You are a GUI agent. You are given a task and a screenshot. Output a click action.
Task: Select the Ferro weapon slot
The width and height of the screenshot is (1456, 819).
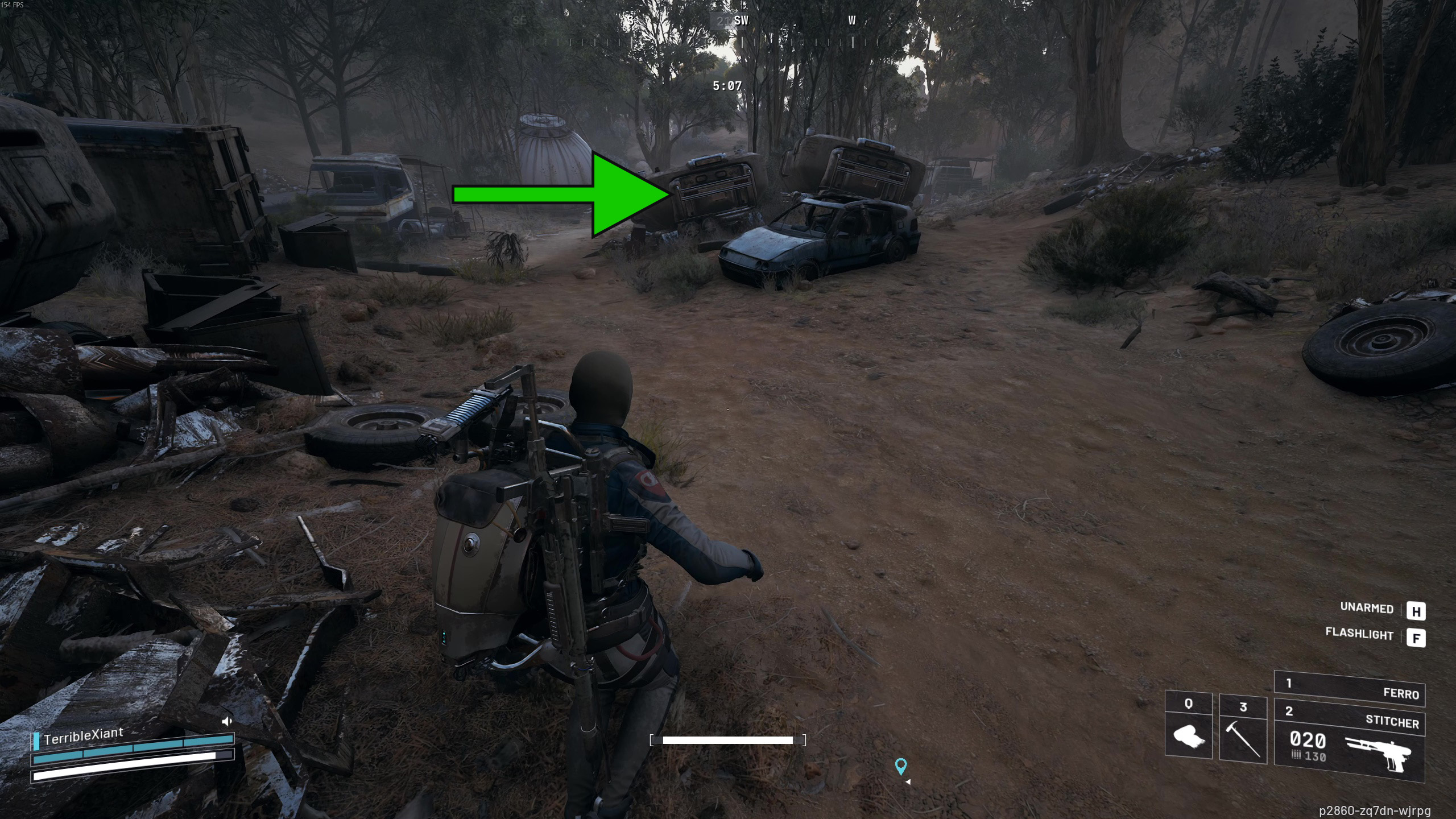coord(1349,689)
